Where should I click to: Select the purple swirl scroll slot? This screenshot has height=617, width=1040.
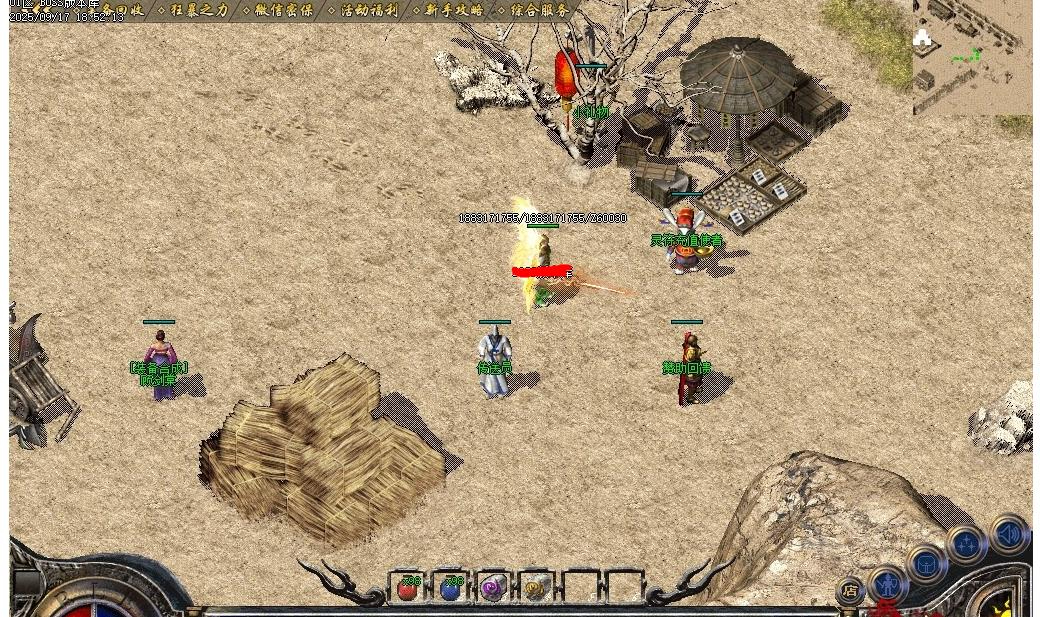pyautogui.click(x=492, y=588)
